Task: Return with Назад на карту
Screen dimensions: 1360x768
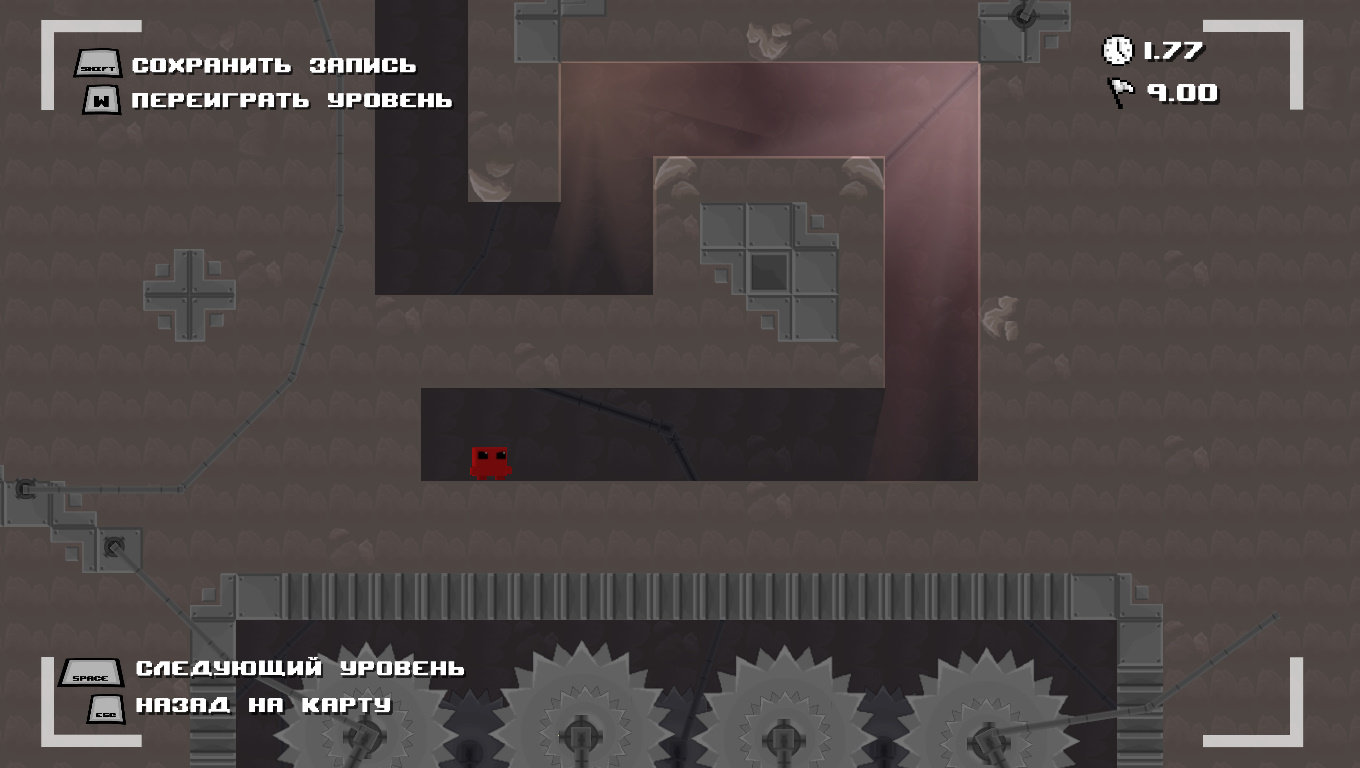Action: click(263, 705)
